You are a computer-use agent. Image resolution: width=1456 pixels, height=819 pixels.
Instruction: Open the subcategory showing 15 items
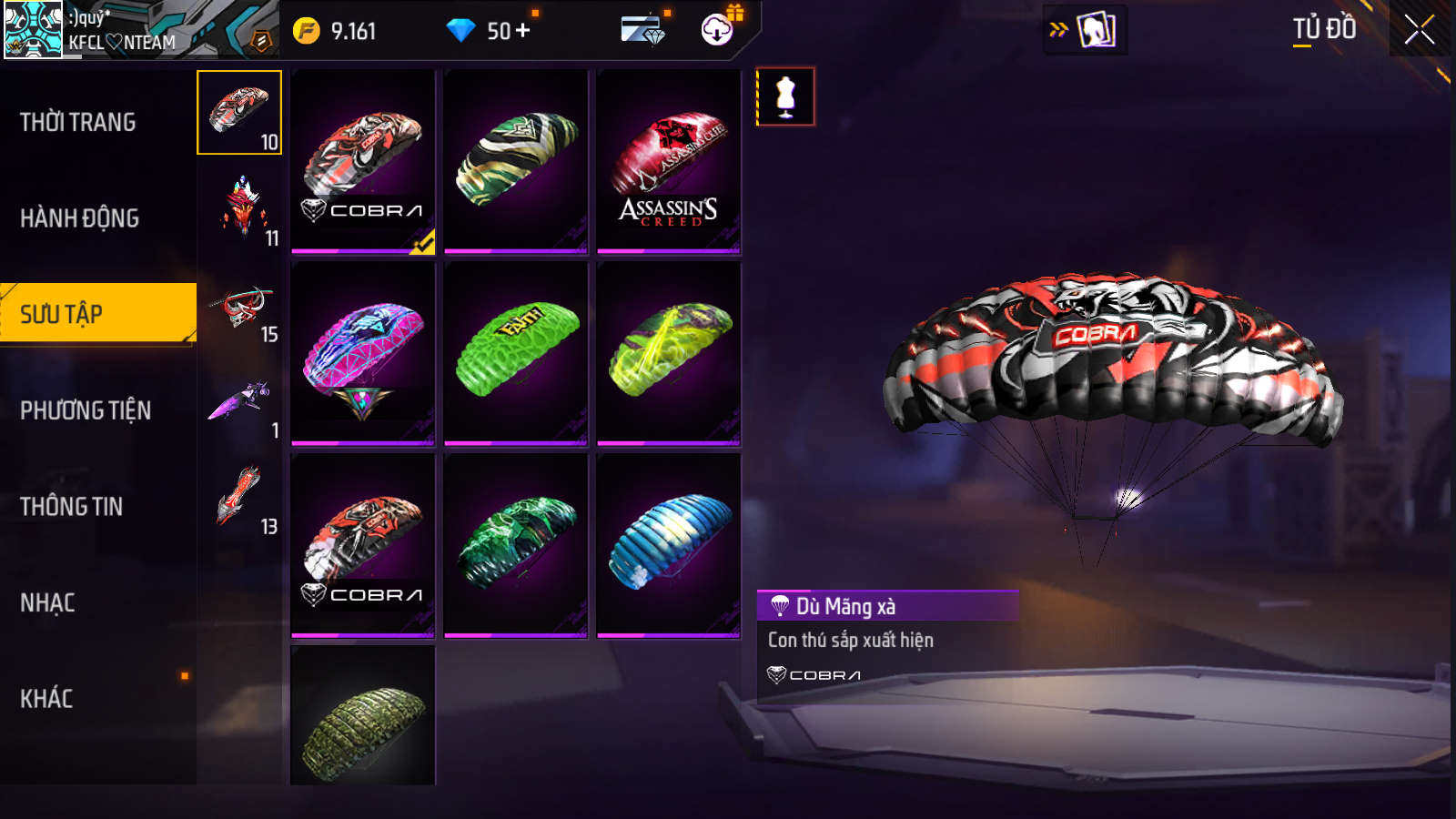coord(241,315)
